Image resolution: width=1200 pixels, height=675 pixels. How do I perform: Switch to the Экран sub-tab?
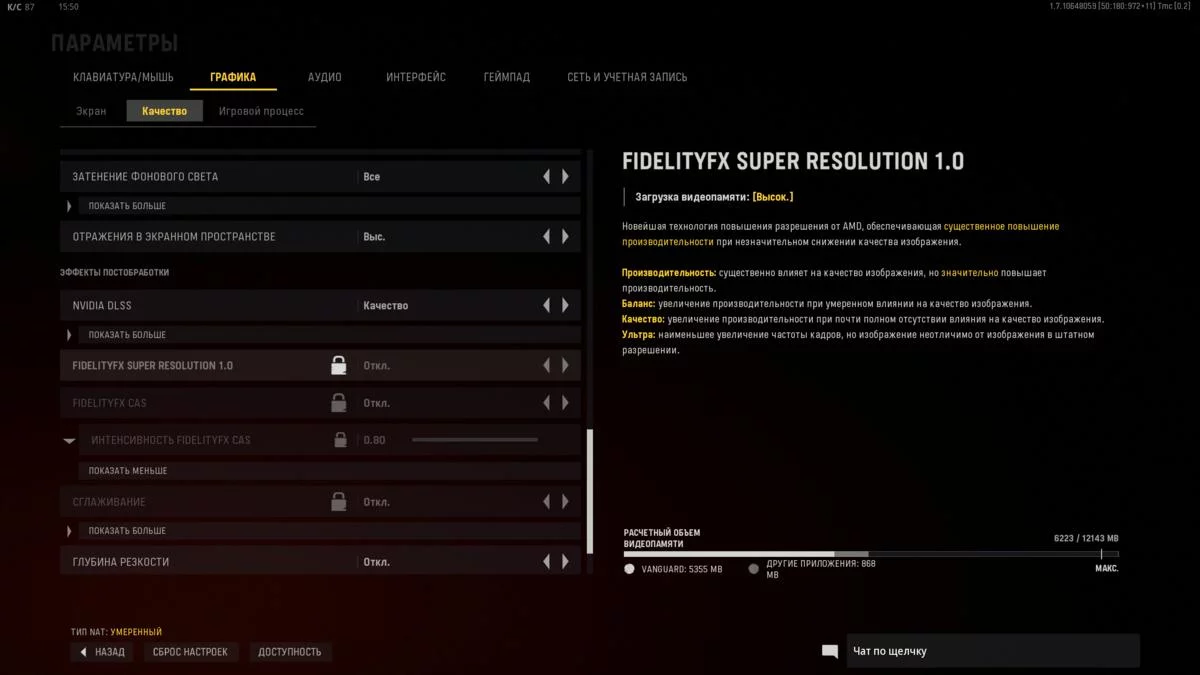point(91,111)
